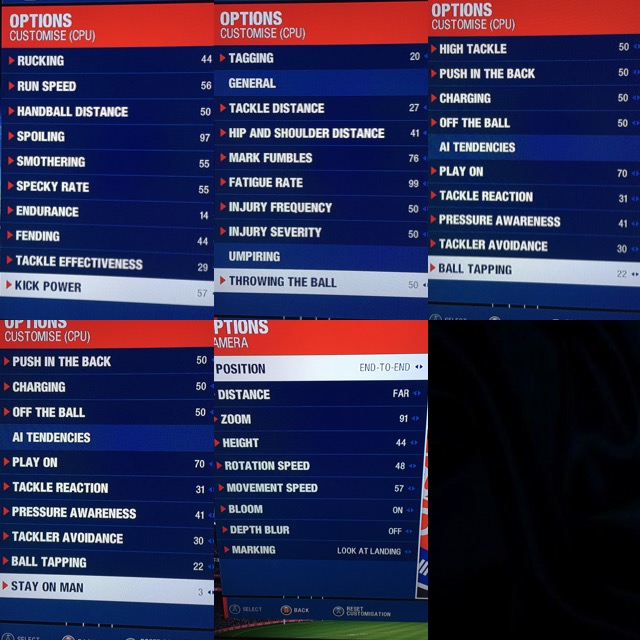Select Hip and Shoulder Distance
This screenshot has width=640, height=640.
coord(320,133)
